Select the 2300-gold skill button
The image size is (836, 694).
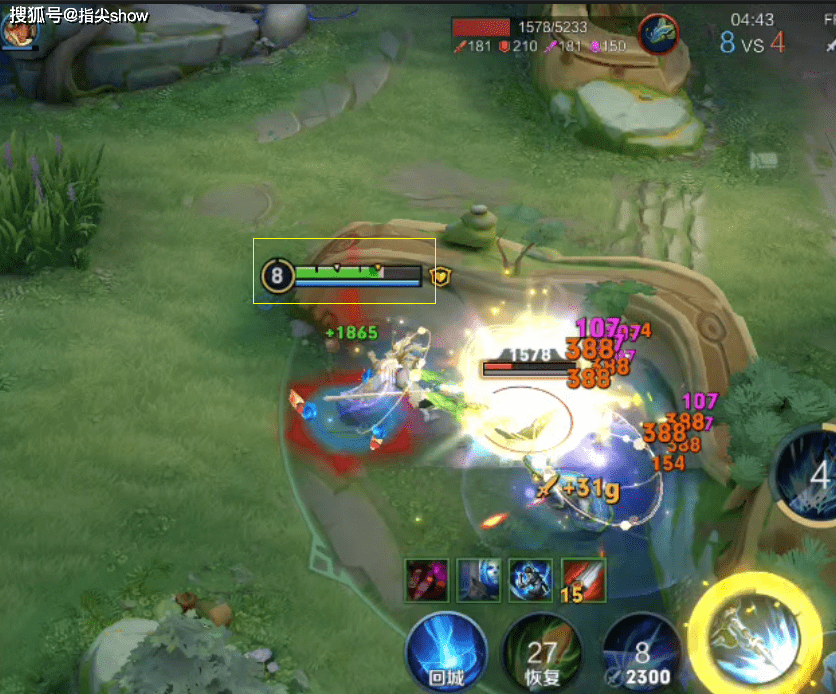[x=642, y=654]
